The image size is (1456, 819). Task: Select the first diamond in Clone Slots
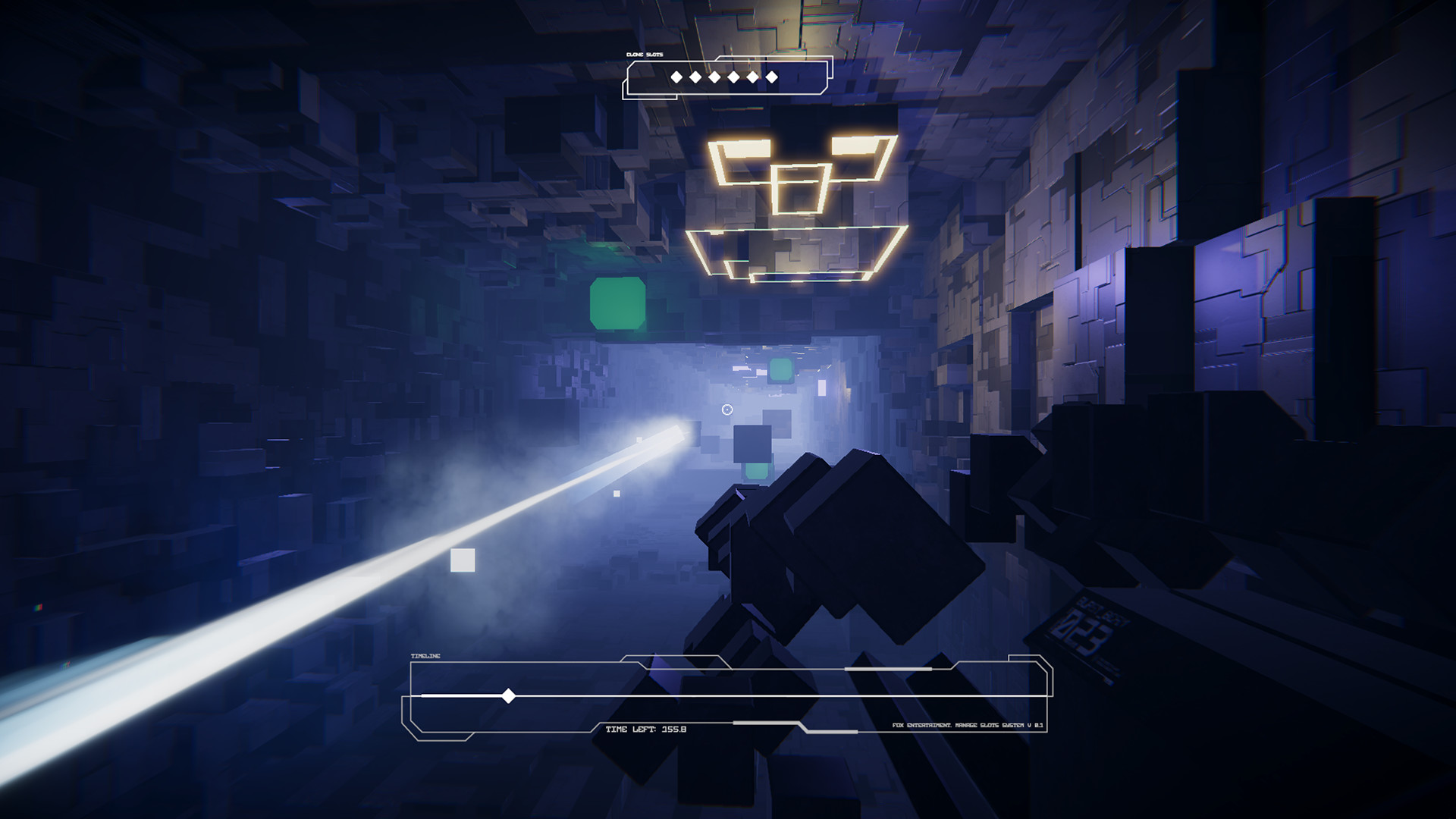[676, 77]
